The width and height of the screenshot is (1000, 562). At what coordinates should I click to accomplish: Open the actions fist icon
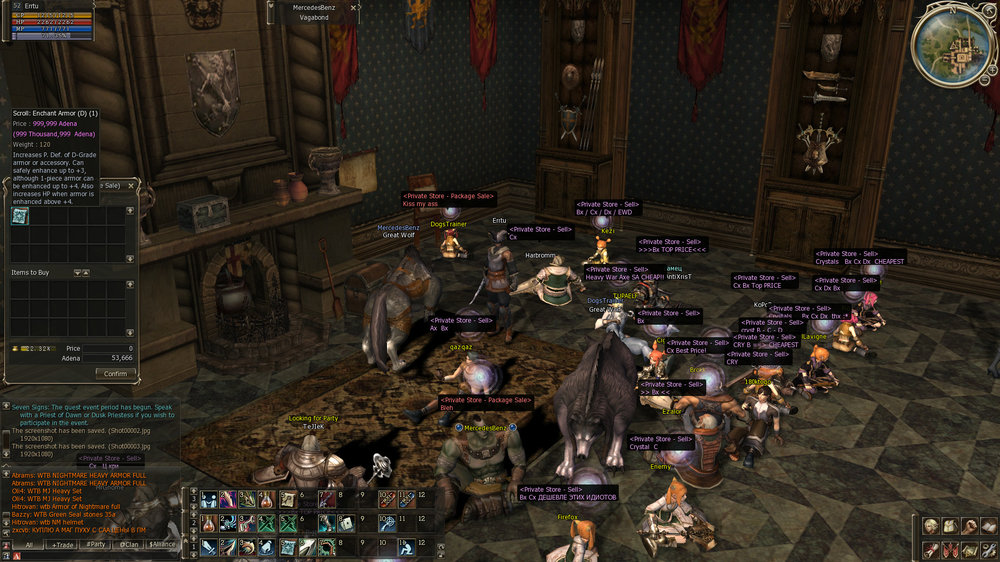tap(968, 526)
